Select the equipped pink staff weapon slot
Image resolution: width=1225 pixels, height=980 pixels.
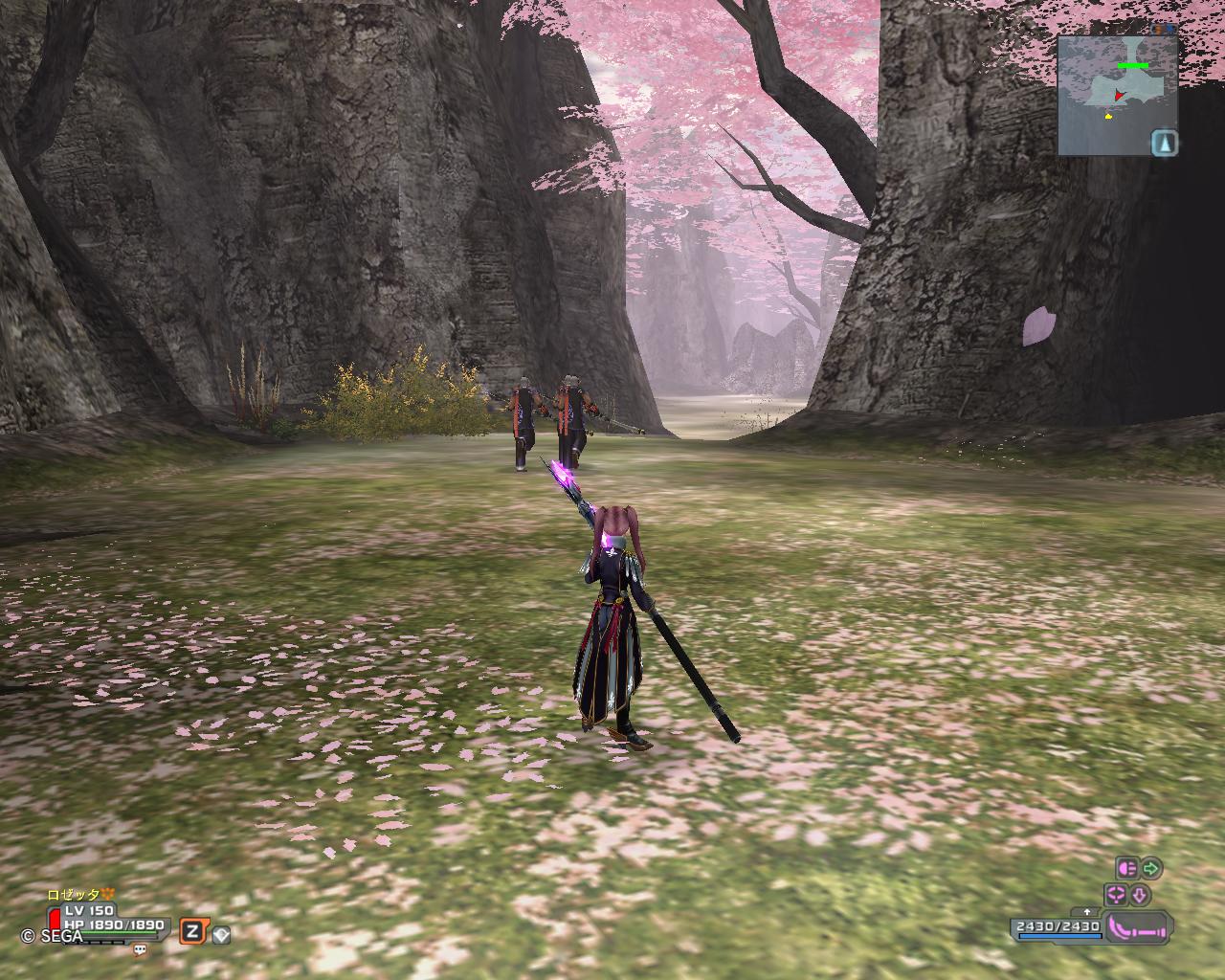point(1138,928)
